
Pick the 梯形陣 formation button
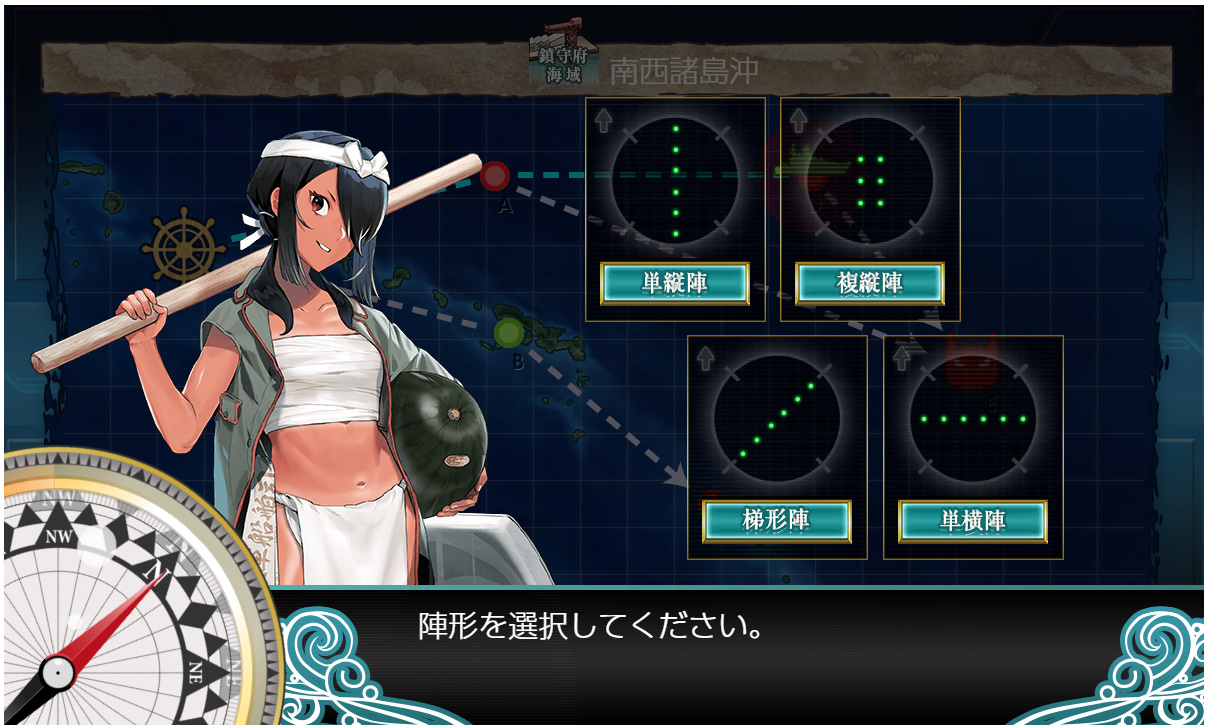pyautogui.click(x=777, y=521)
